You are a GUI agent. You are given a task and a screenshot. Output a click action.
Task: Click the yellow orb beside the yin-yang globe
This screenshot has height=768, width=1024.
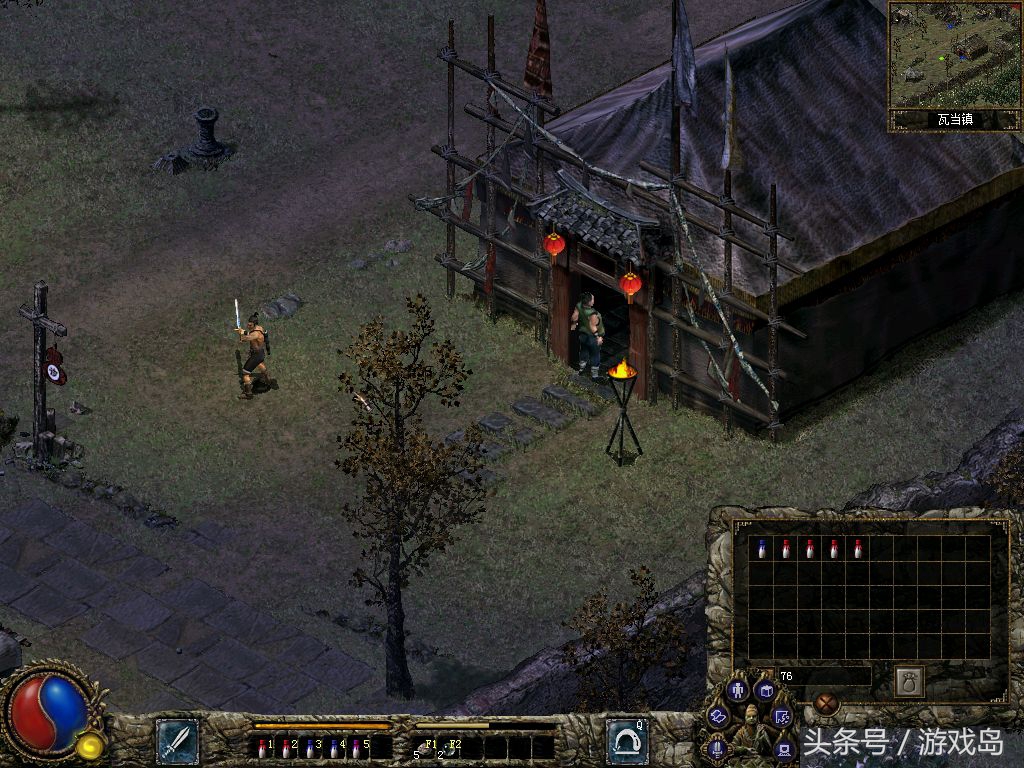coord(89,745)
